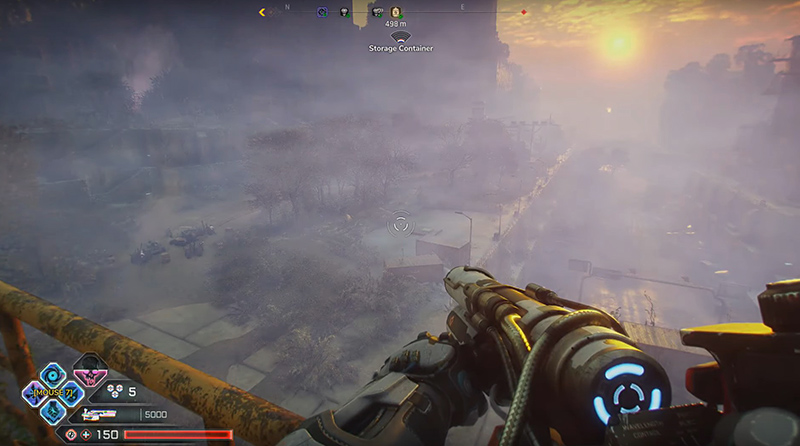Select the red diamond compass marker
The height and width of the screenshot is (446, 800).
pyautogui.click(x=523, y=13)
